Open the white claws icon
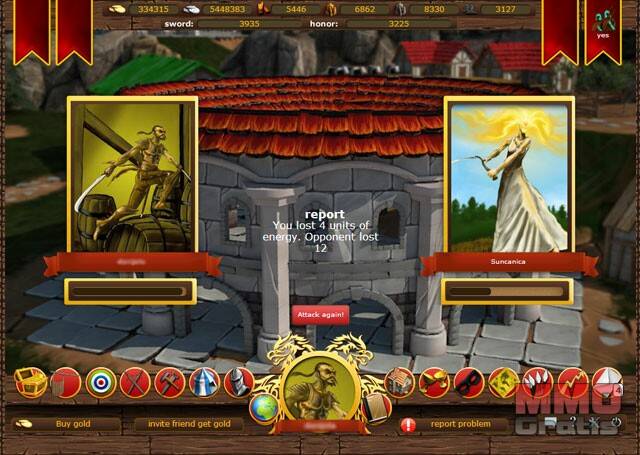Viewport: 640px width, 455px height. coord(537,382)
